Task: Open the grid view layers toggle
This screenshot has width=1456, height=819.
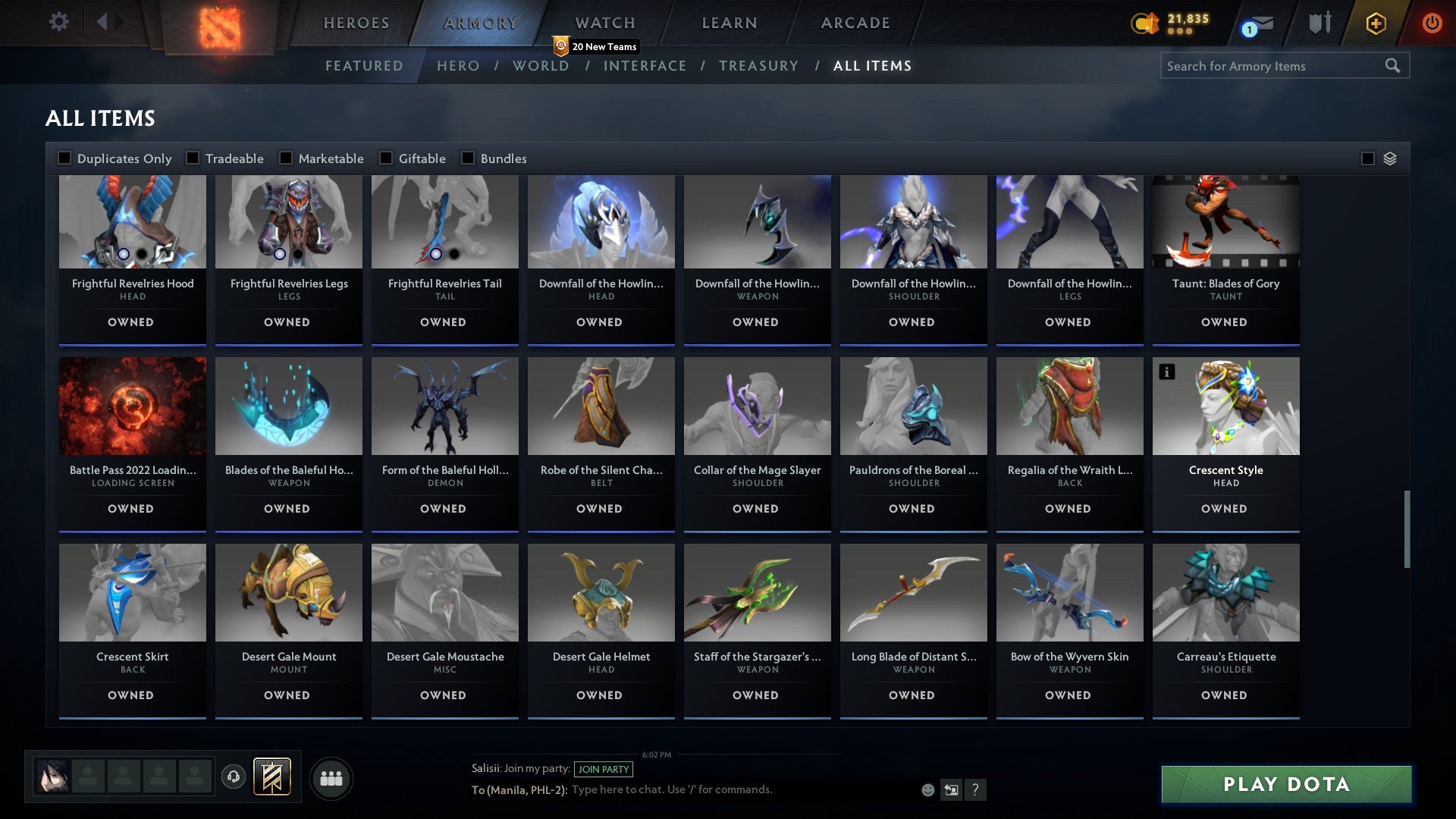Action: 1389,158
